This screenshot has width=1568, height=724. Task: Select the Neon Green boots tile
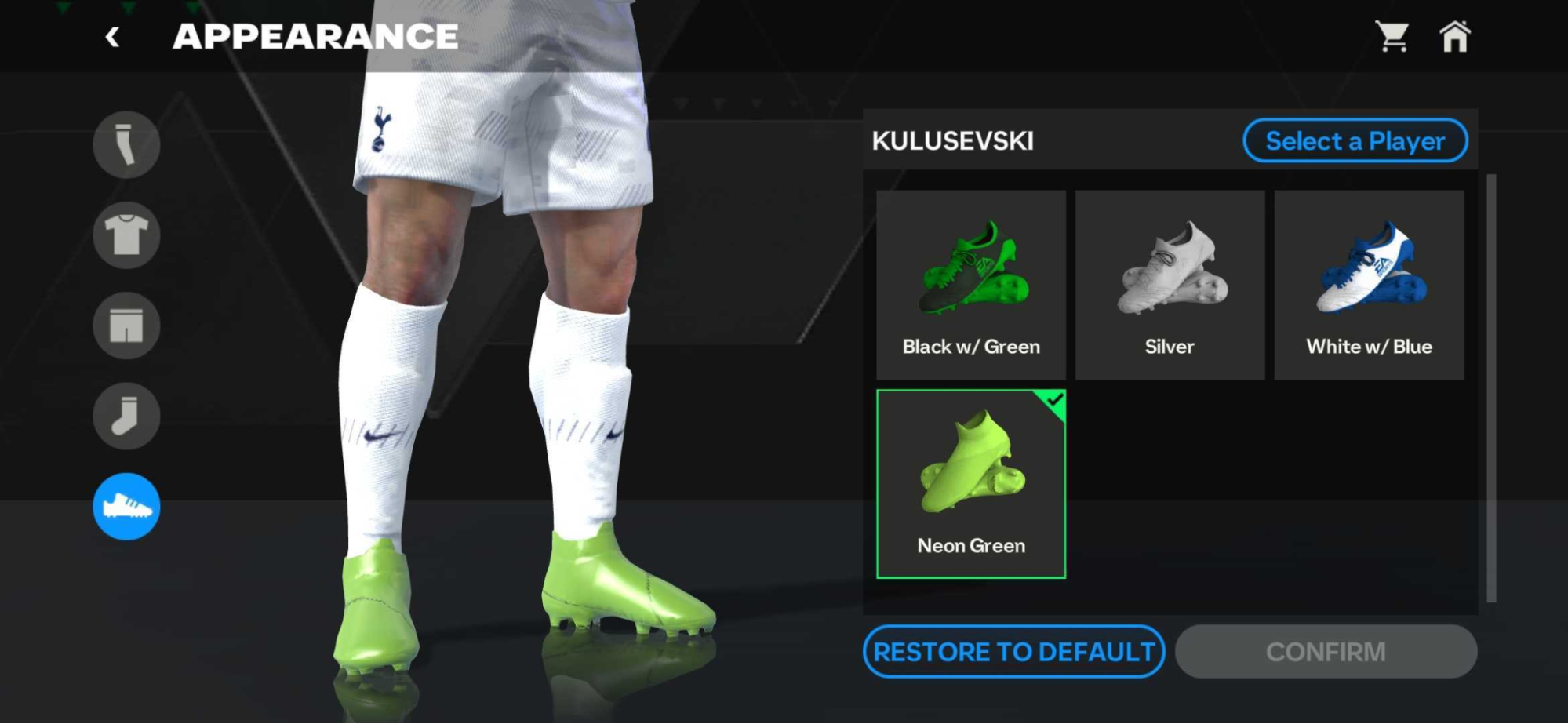click(x=971, y=484)
